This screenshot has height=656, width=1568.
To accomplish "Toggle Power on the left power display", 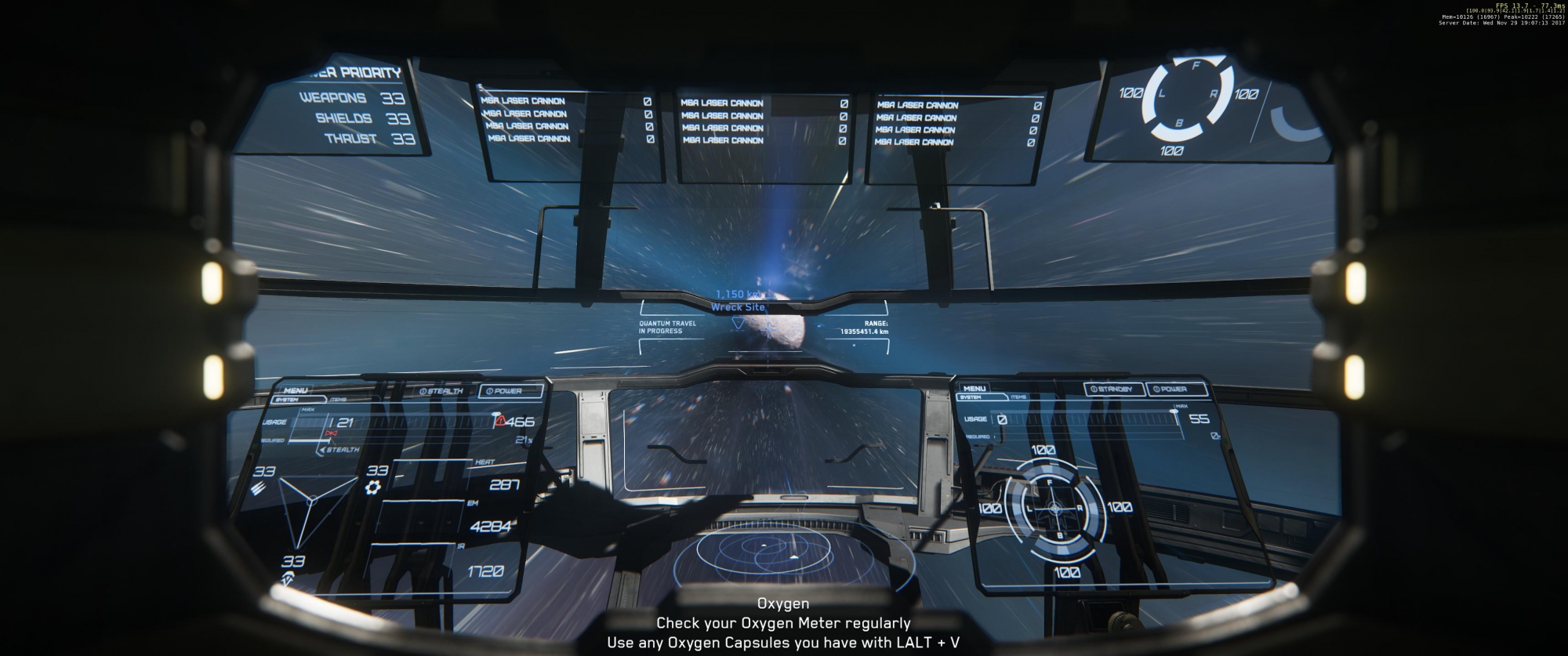I will tap(504, 390).
